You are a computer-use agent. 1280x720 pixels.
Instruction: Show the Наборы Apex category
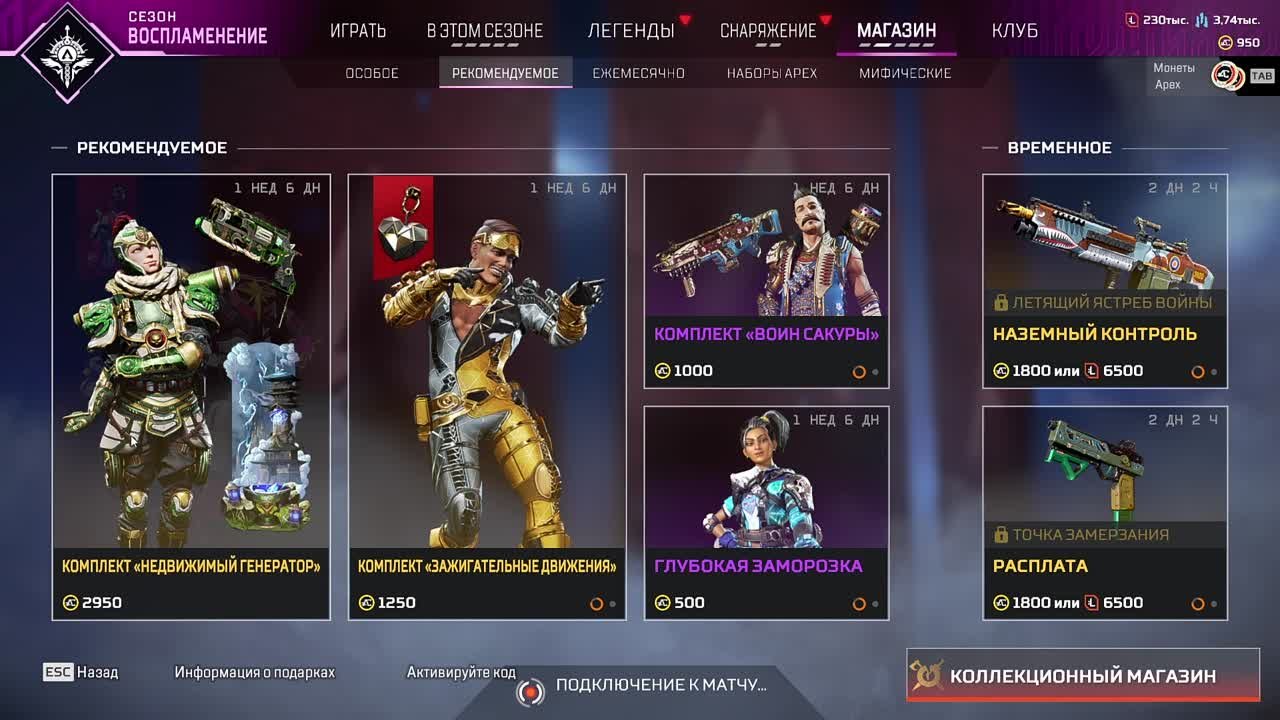tap(772, 73)
